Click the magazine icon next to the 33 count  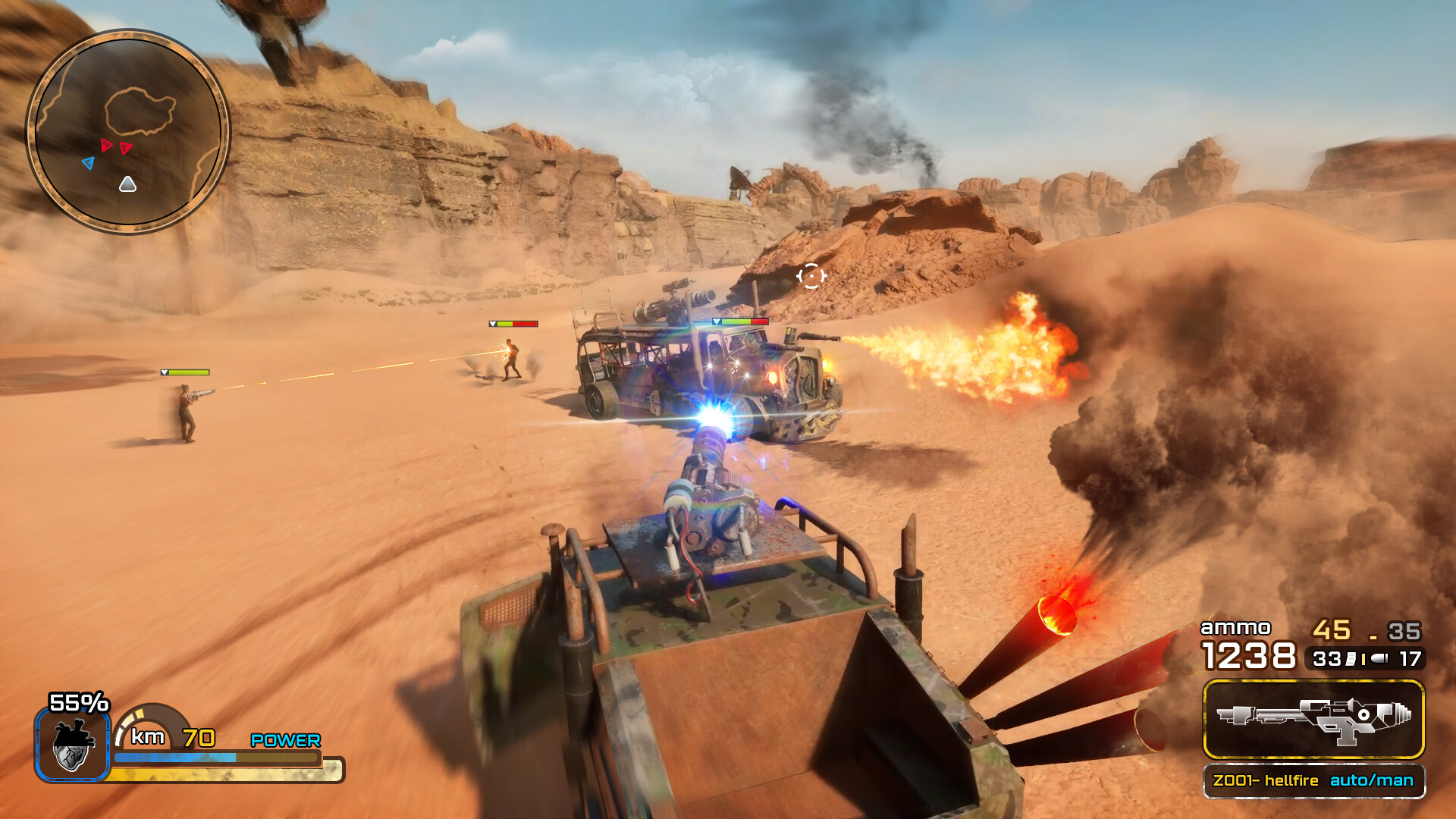tap(1349, 659)
